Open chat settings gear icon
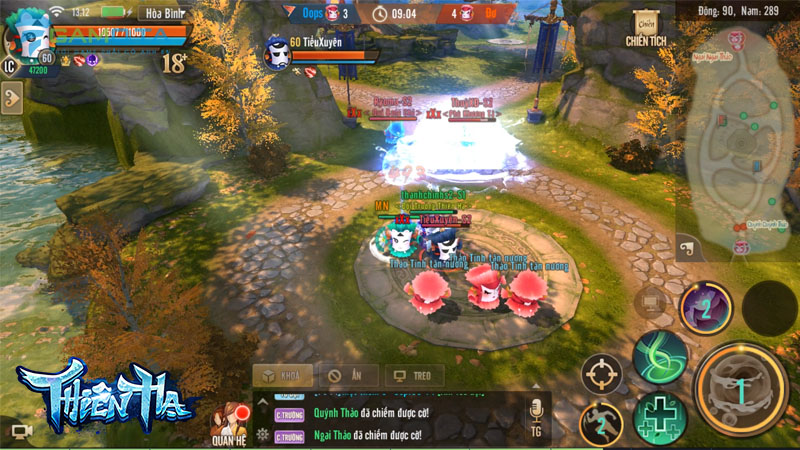Screen dimensions: 800x450 [x=263, y=434]
